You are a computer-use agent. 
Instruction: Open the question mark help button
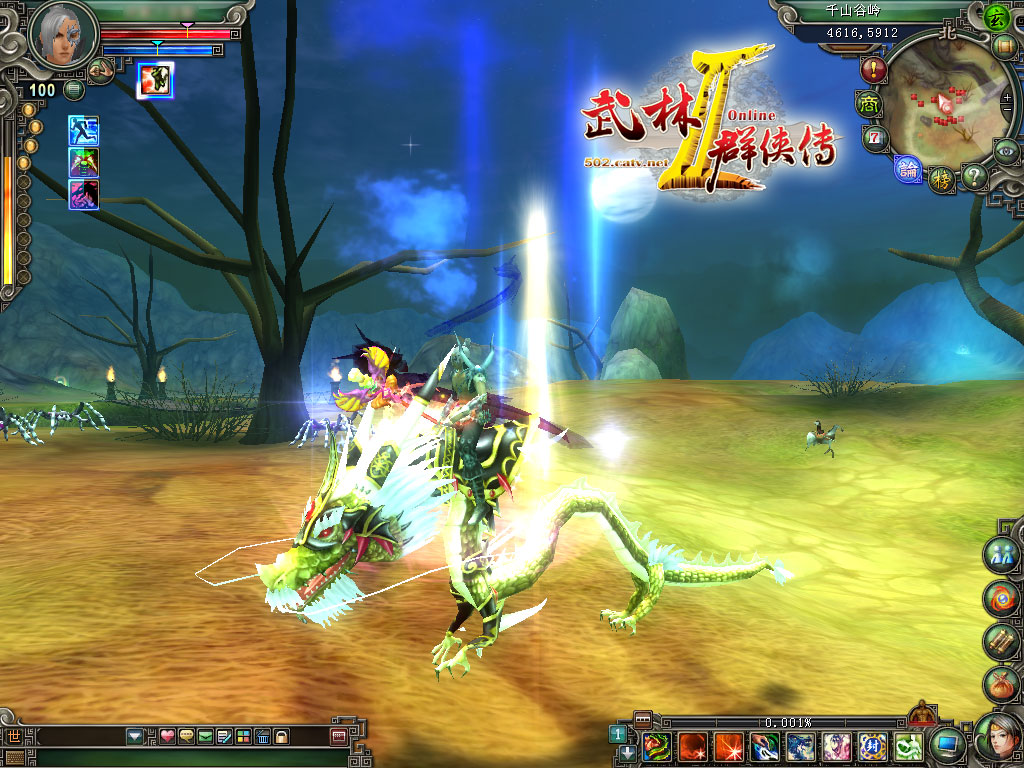974,177
